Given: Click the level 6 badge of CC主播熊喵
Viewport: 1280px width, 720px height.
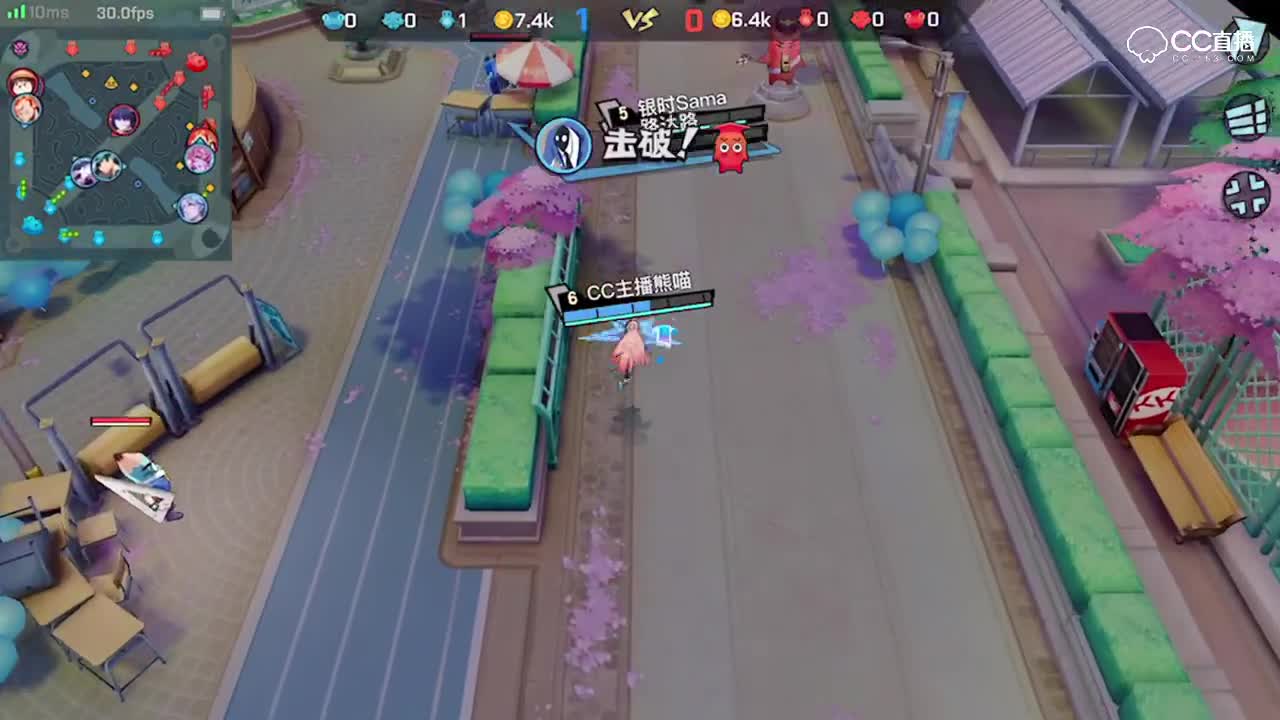Looking at the screenshot, I should pyautogui.click(x=571, y=296).
